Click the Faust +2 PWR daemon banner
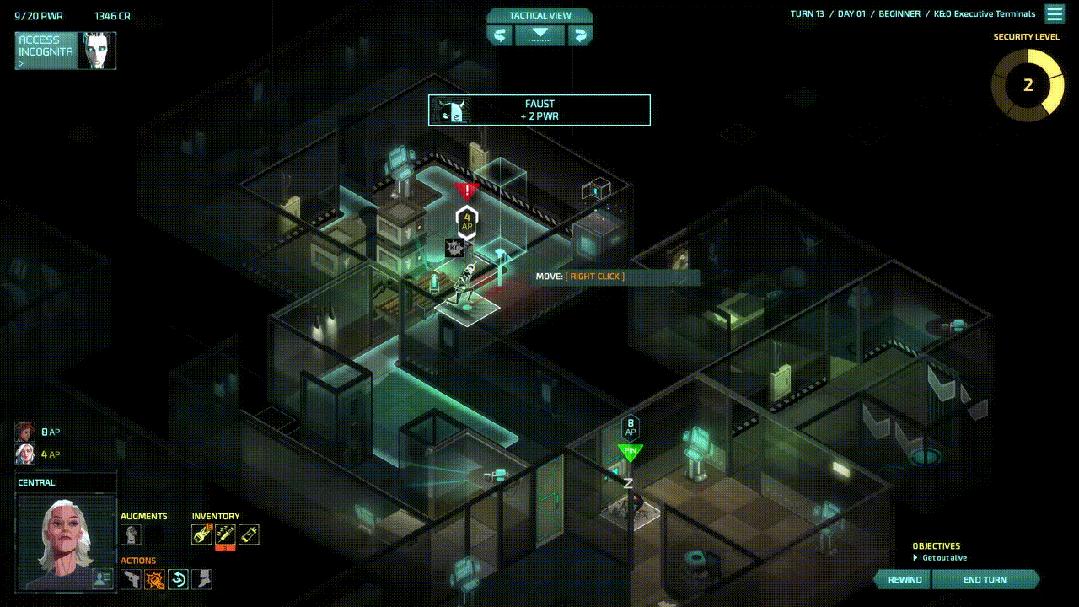This screenshot has height=607, width=1079. [x=539, y=110]
